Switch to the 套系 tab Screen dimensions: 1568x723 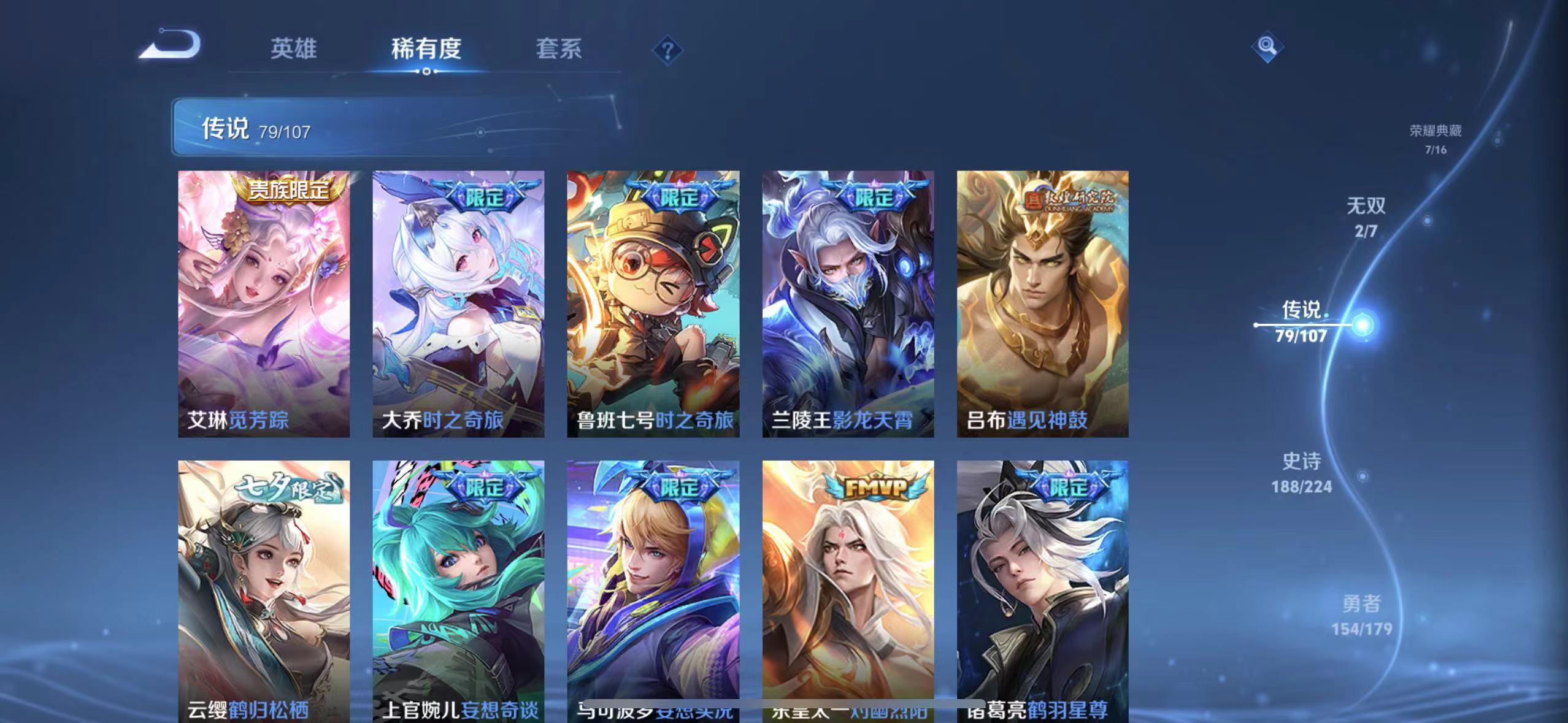(x=559, y=49)
